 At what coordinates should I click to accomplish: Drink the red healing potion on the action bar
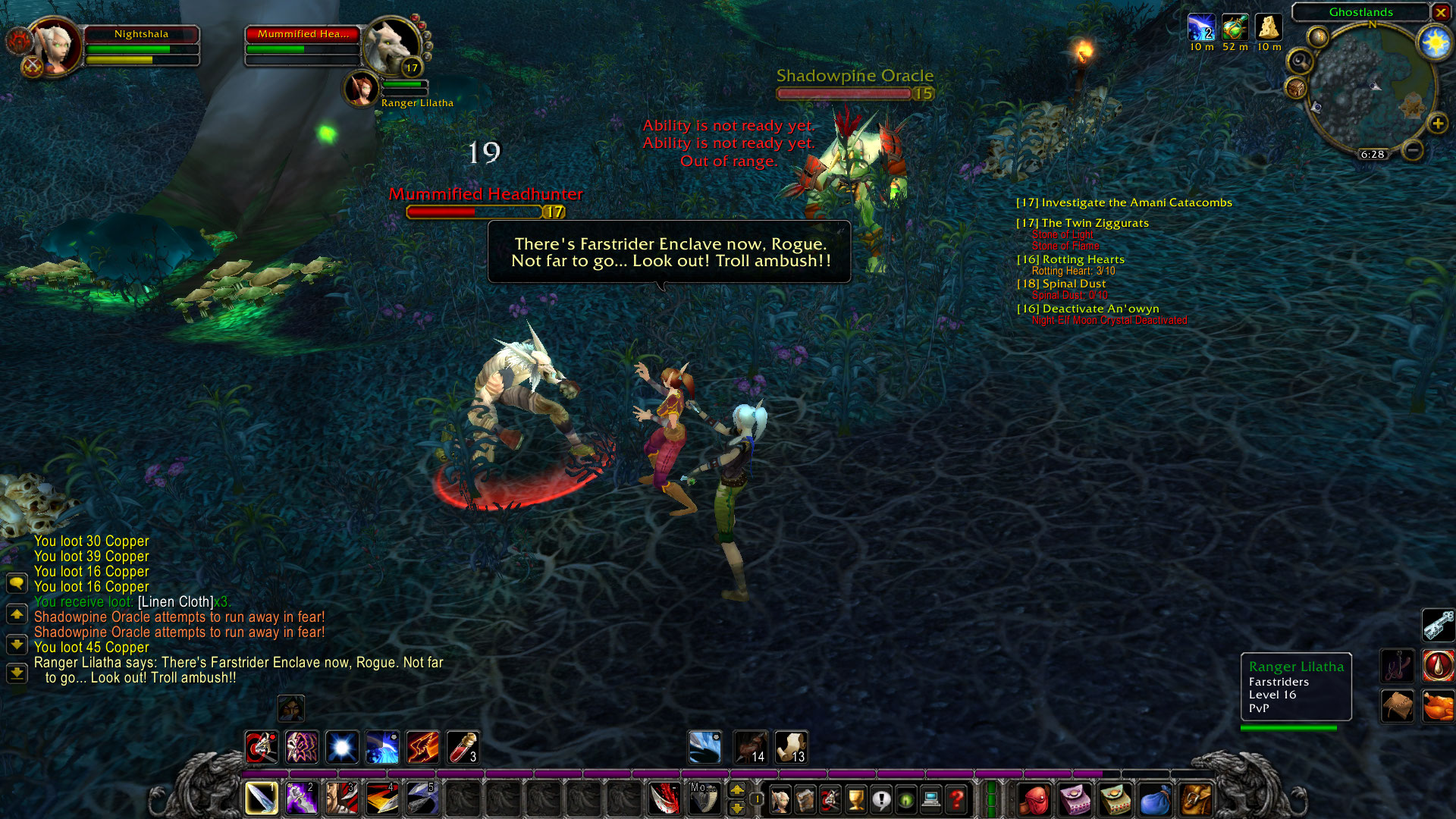pyautogui.click(x=463, y=747)
